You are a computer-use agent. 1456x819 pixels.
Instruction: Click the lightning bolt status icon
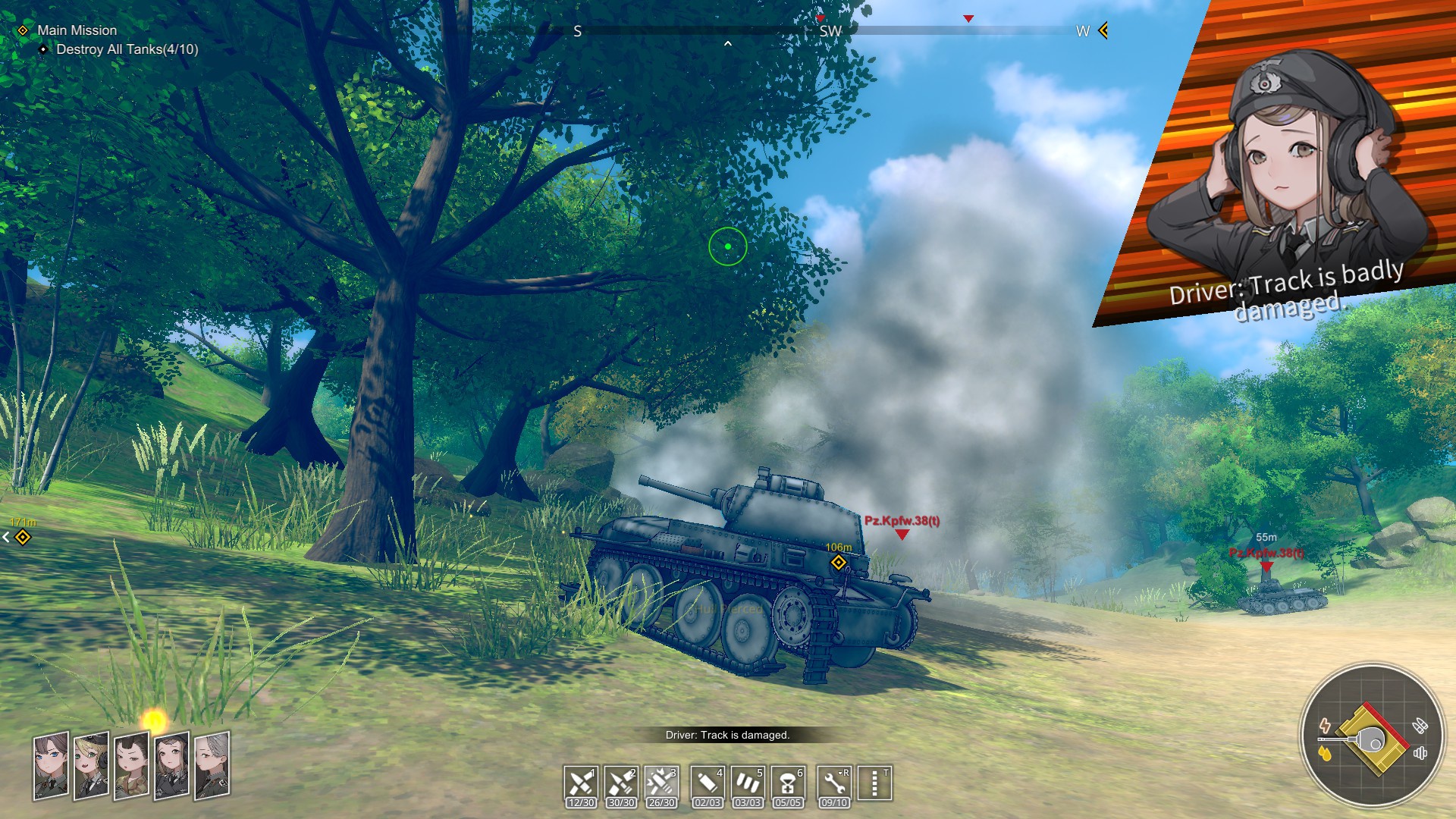coord(1325,725)
